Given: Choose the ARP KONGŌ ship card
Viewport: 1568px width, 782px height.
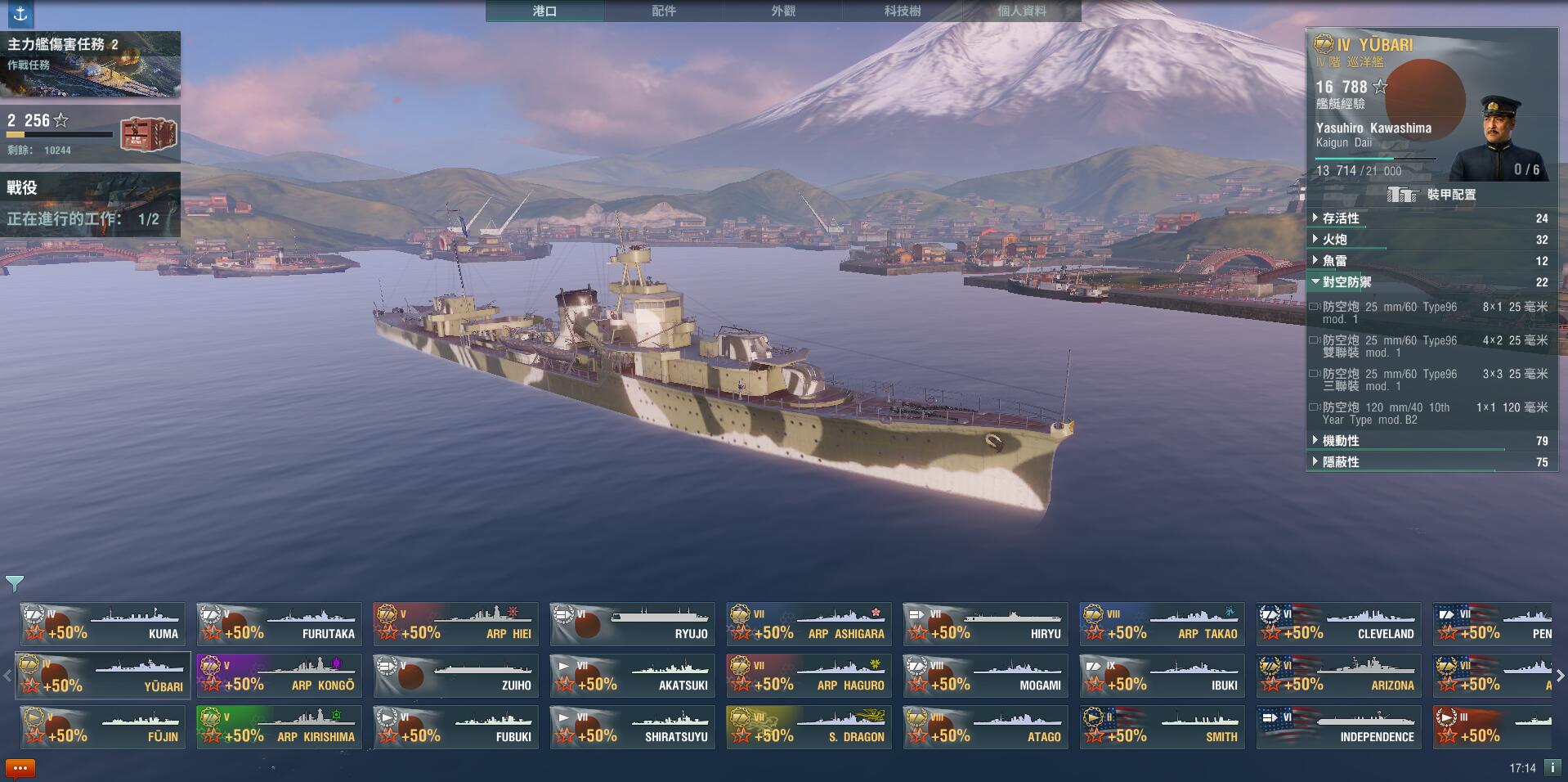Looking at the screenshot, I should pos(279,676).
